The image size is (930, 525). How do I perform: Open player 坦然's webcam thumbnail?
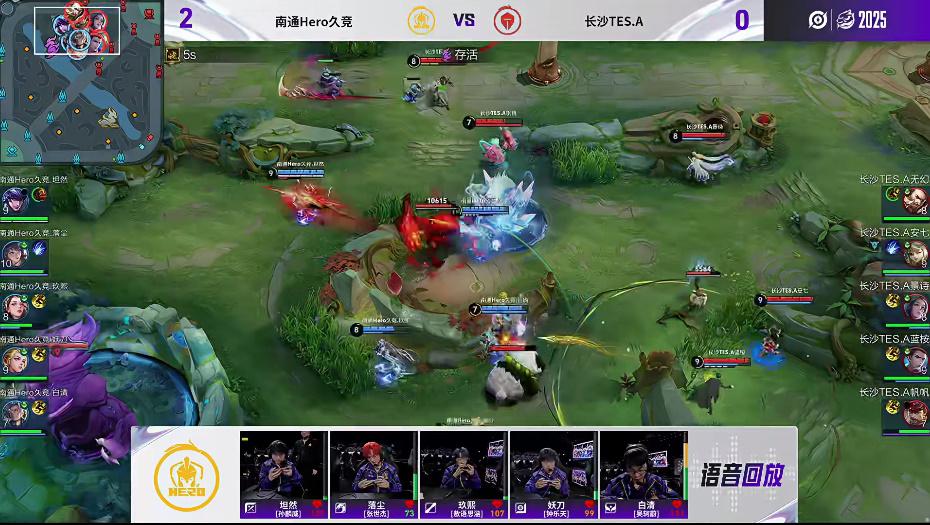pos(284,465)
